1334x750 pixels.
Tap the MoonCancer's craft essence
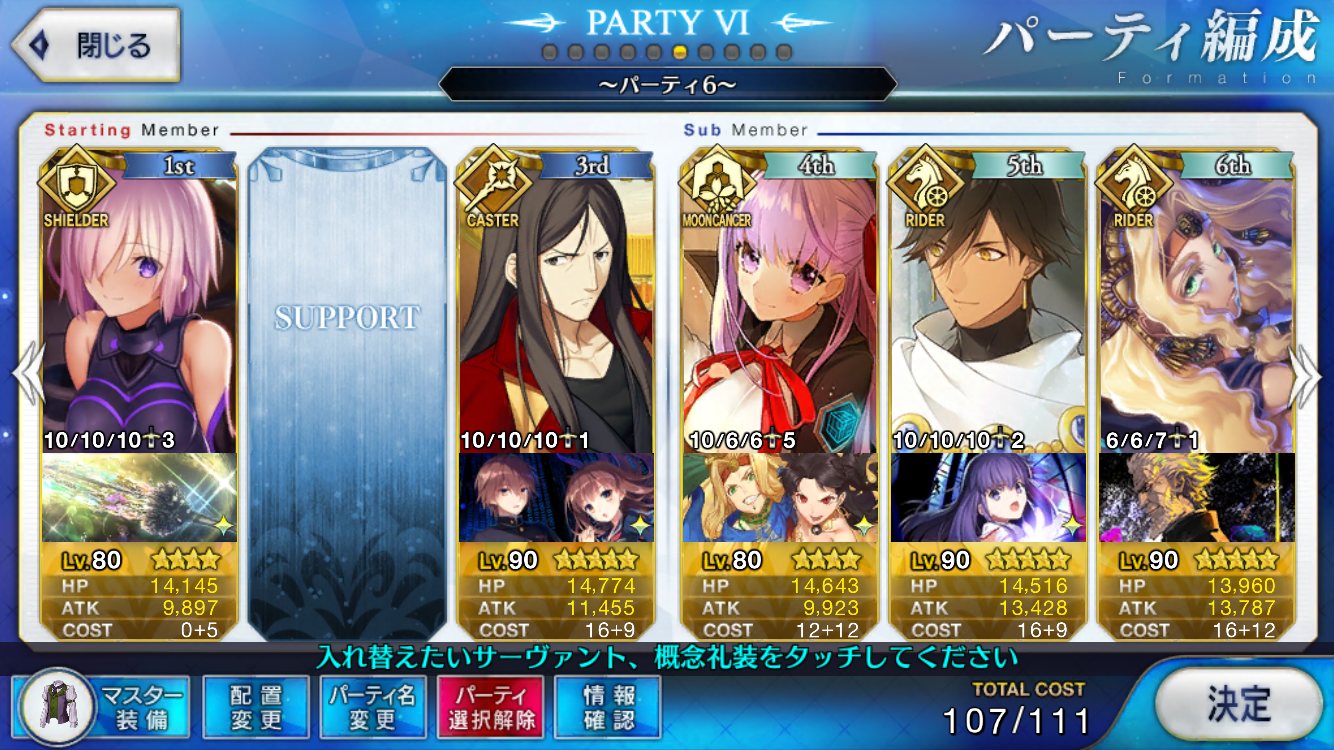tap(779, 498)
